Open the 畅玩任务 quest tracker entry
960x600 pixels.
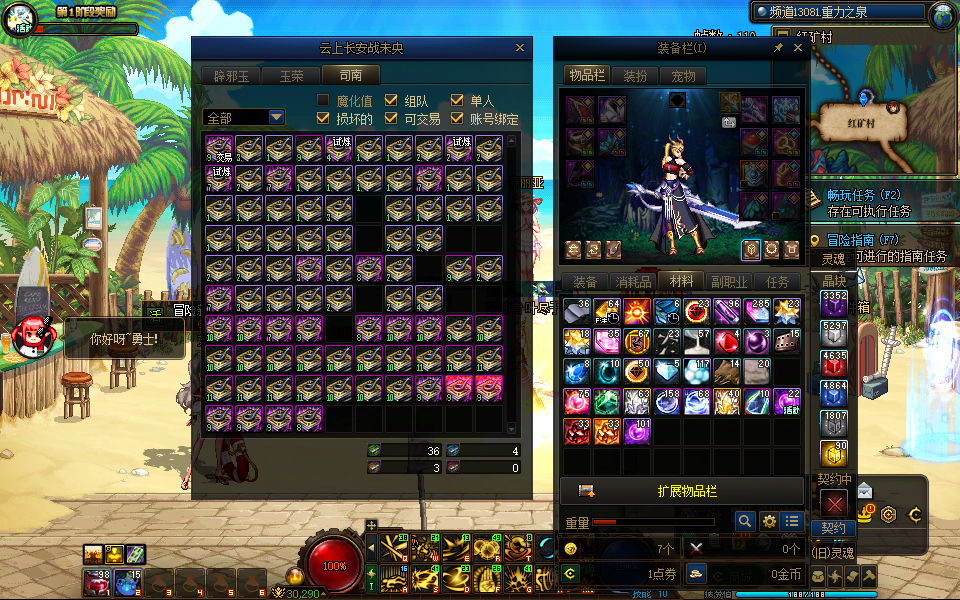[x=865, y=195]
